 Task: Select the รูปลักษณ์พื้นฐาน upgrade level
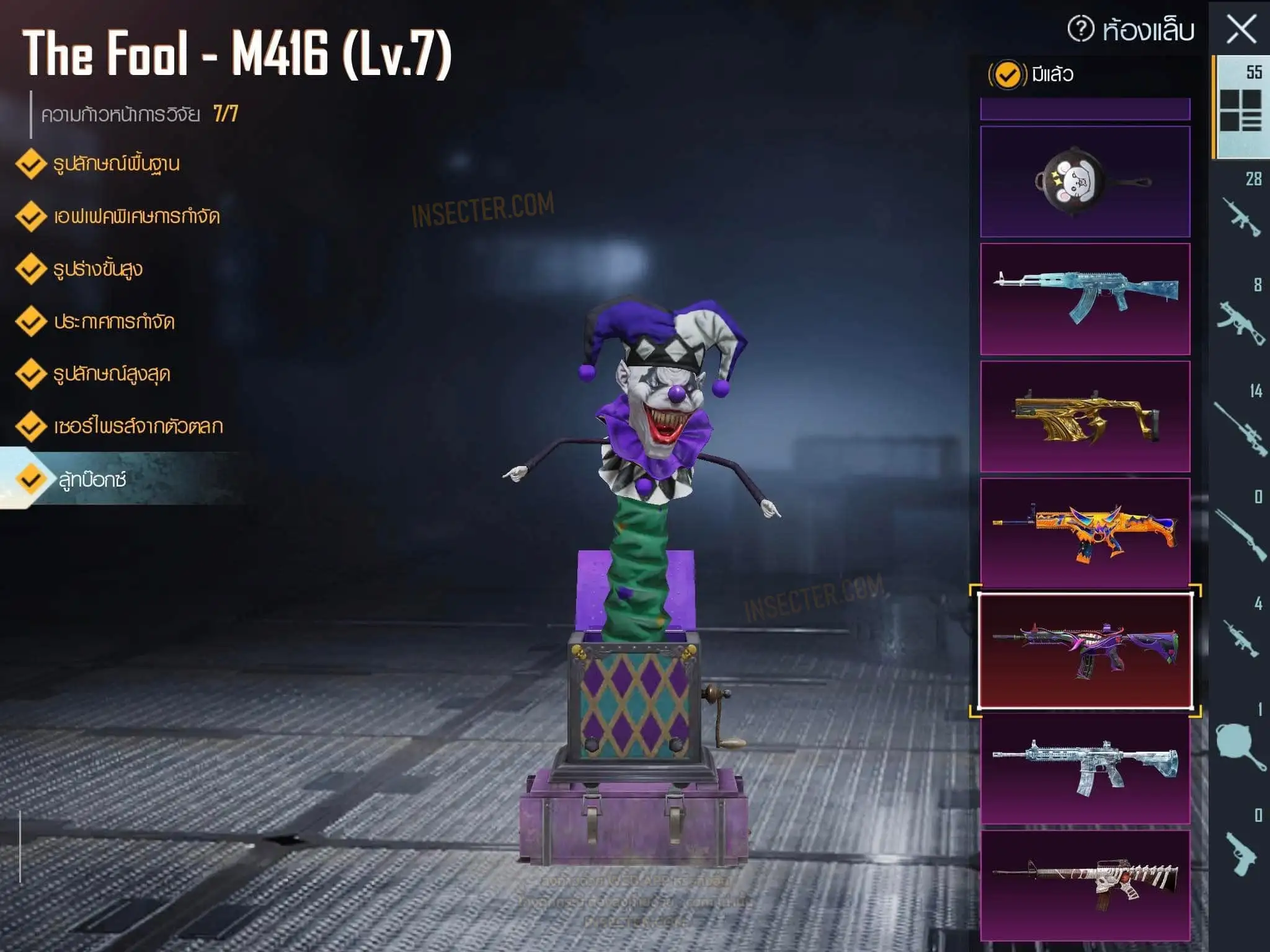(x=116, y=164)
